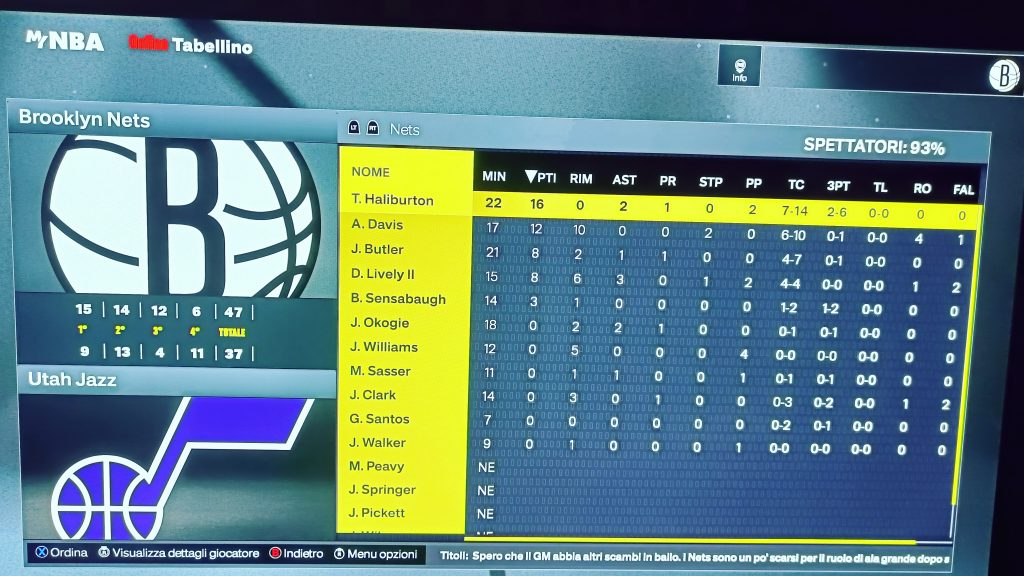Viewport: 1024px width, 576px height.
Task: Select J. Clark from the box score
Action: pos(373,395)
